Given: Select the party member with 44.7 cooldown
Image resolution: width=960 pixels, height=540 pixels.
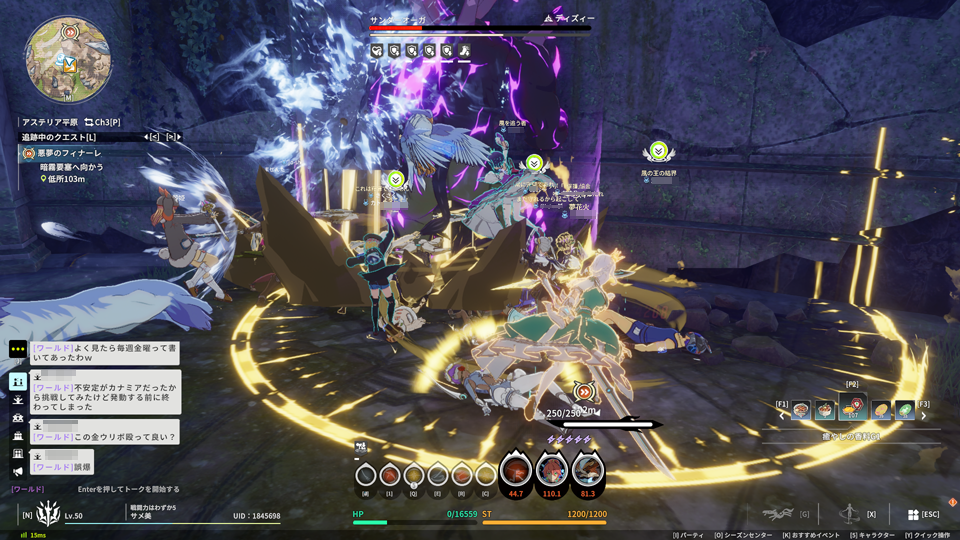Looking at the screenshot, I should click(x=516, y=469).
